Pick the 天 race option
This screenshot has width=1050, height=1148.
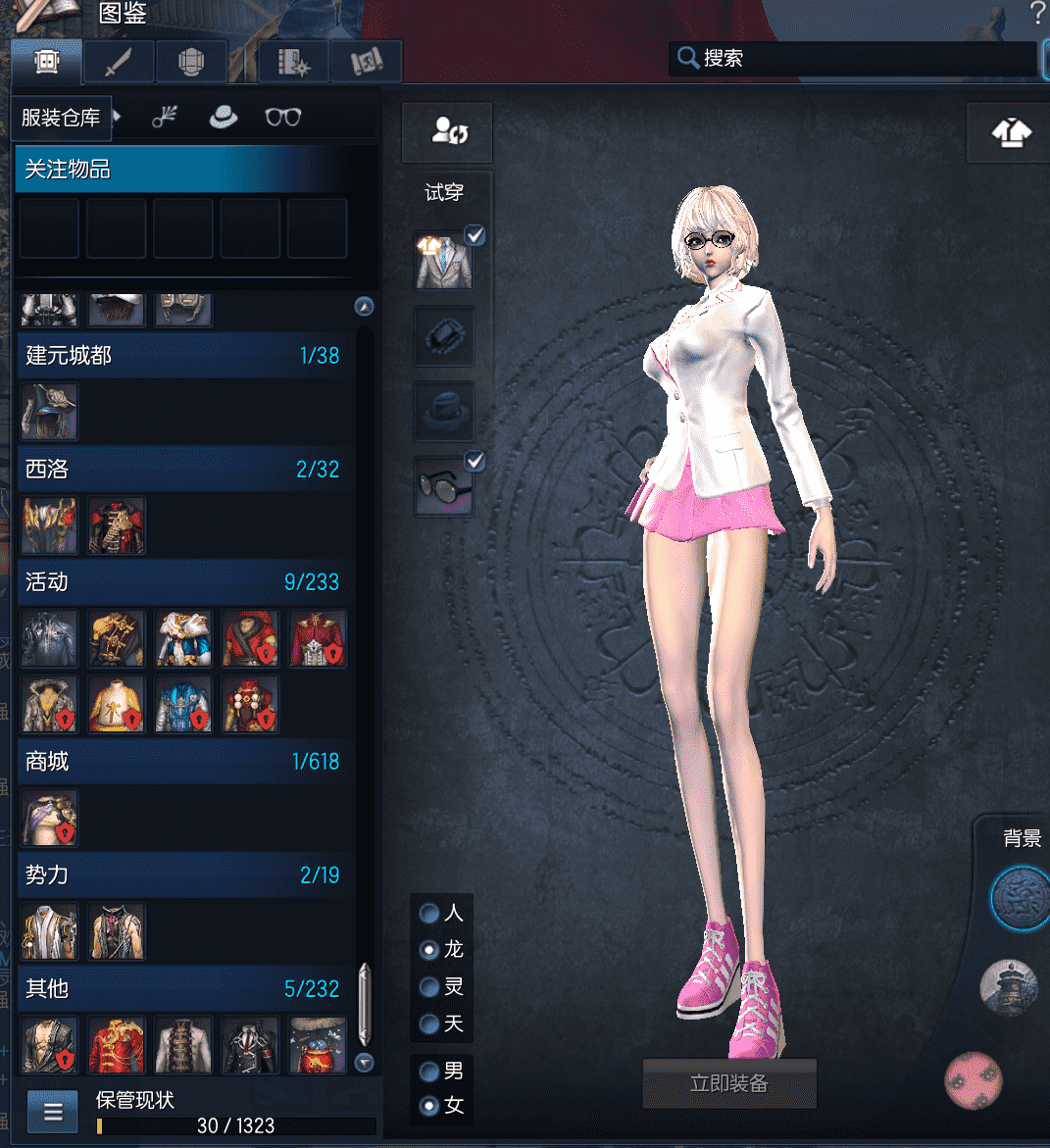tap(429, 1024)
